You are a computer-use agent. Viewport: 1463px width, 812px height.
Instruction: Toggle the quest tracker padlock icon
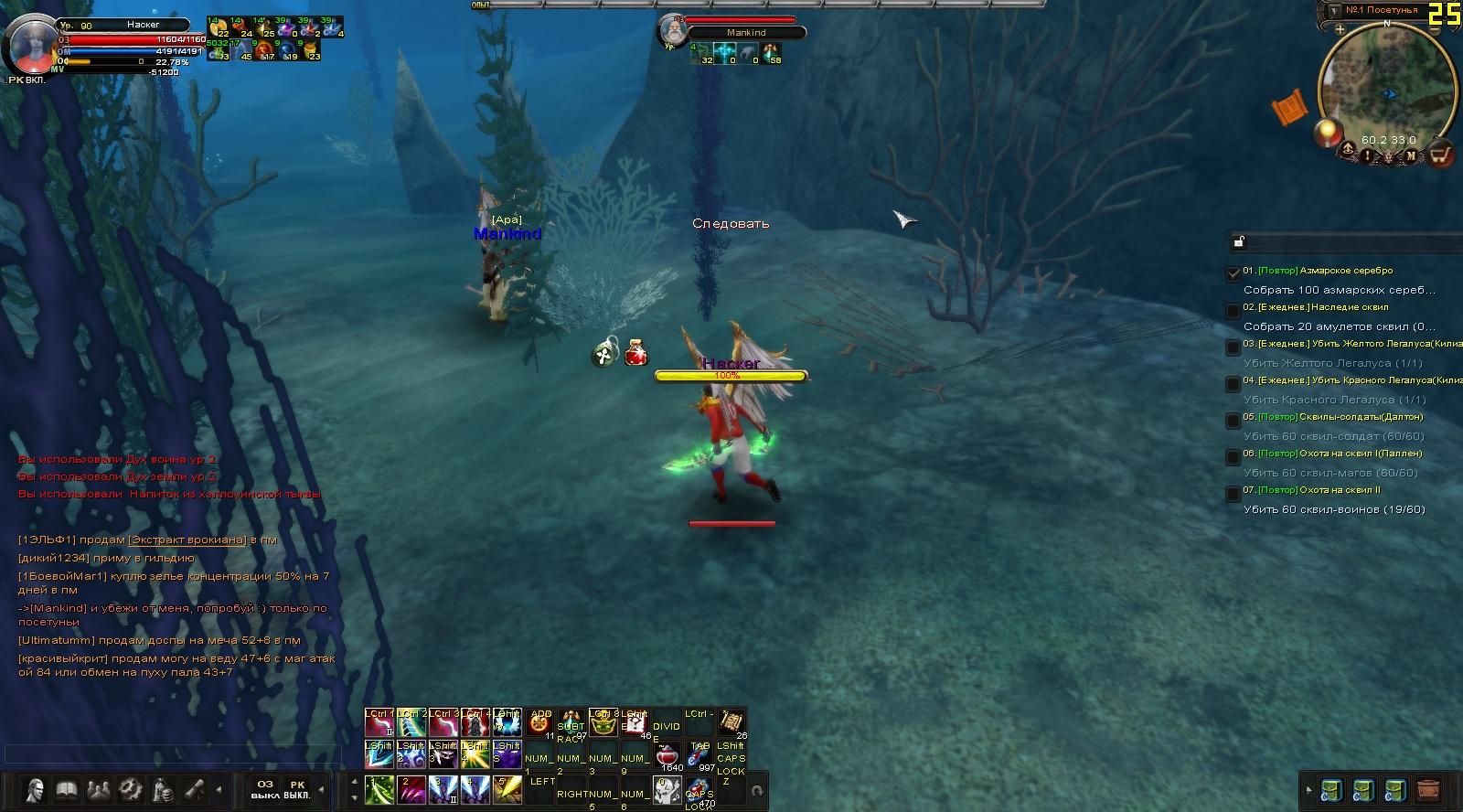tap(1239, 241)
